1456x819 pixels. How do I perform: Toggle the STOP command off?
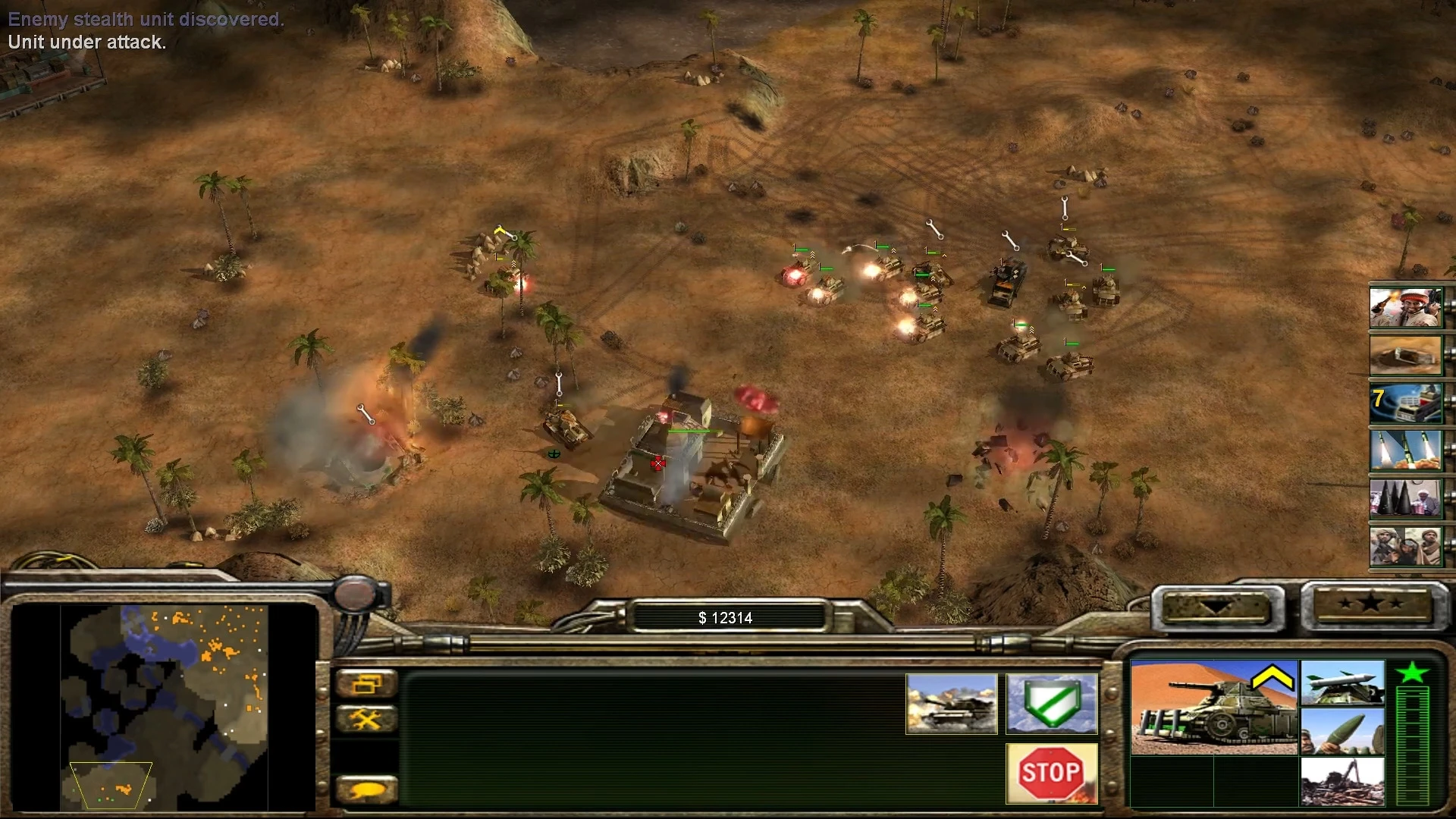pyautogui.click(x=1051, y=773)
